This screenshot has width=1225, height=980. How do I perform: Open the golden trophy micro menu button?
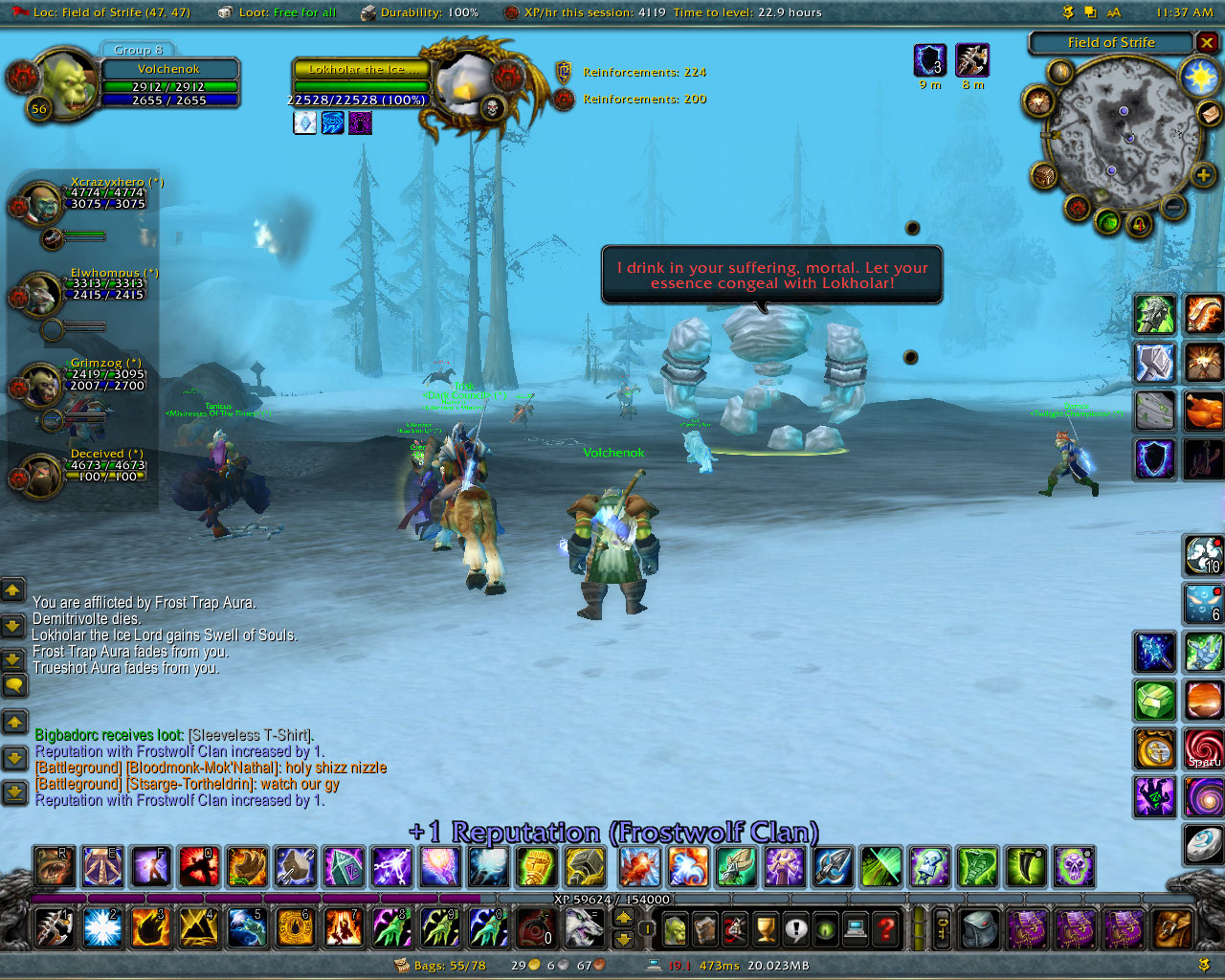[766, 928]
